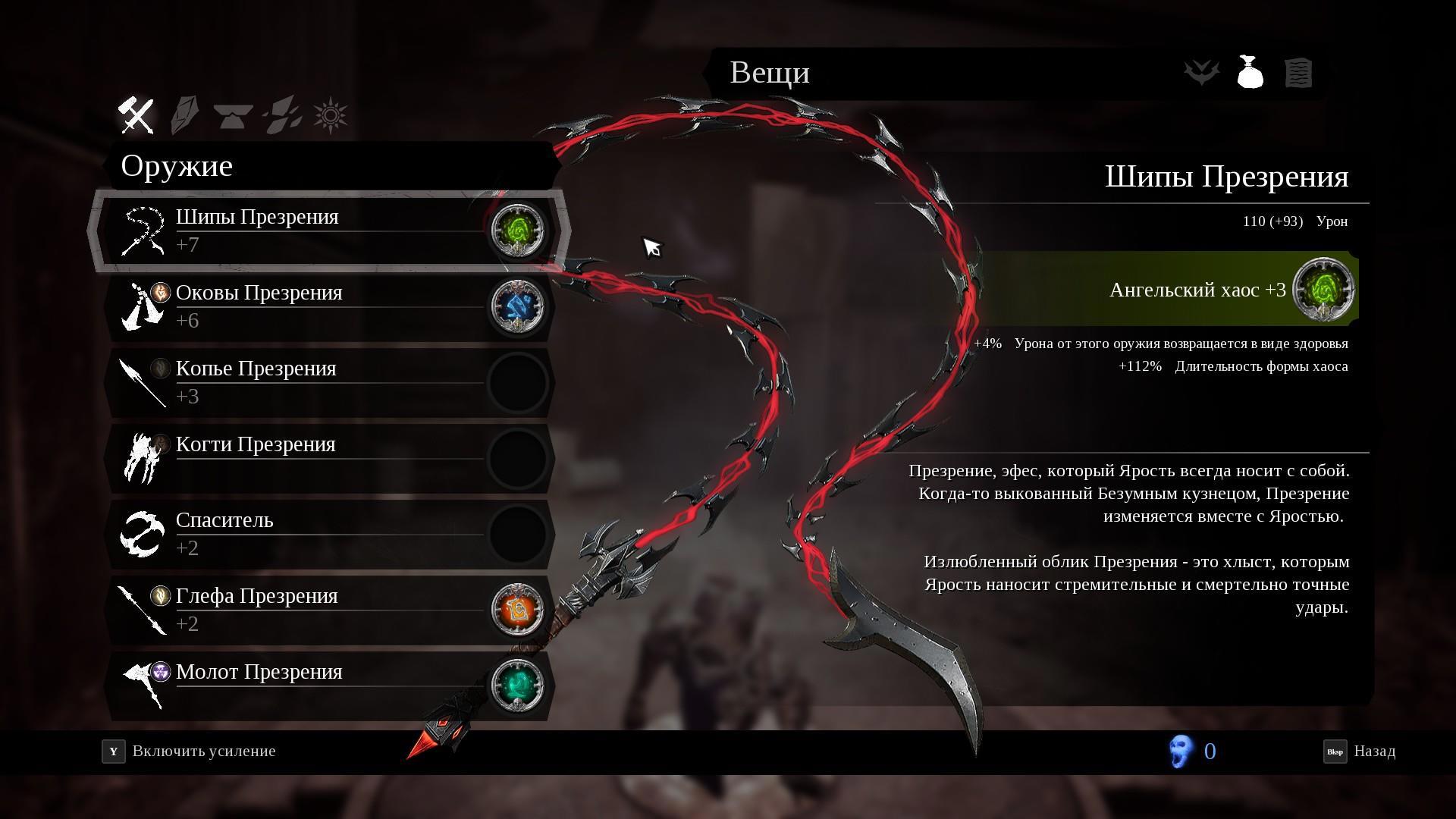This screenshot has height=819, width=1456.
Task: Open the crossed hammers weapon category tab
Action: [x=136, y=115]
